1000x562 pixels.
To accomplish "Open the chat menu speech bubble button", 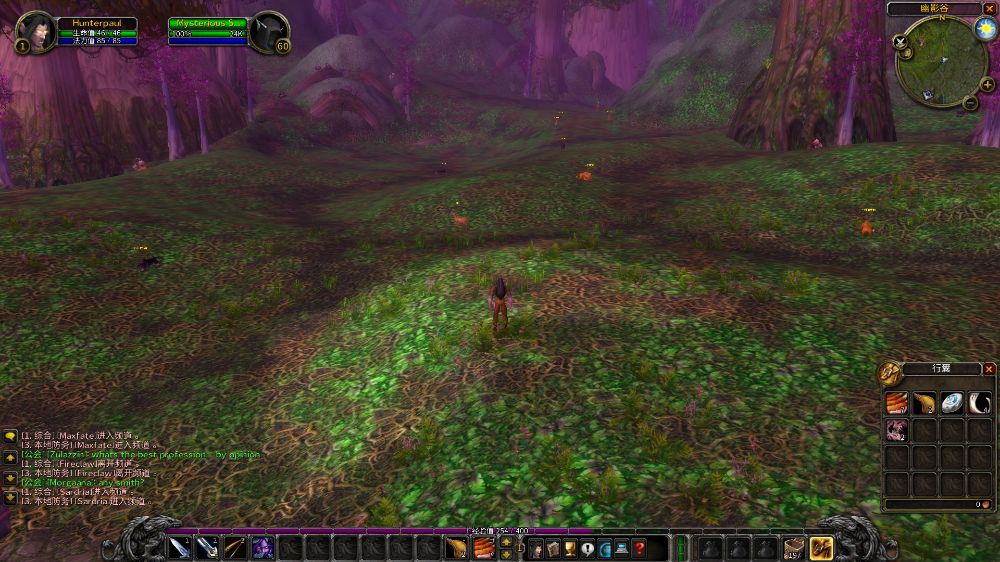I will 10,436.
